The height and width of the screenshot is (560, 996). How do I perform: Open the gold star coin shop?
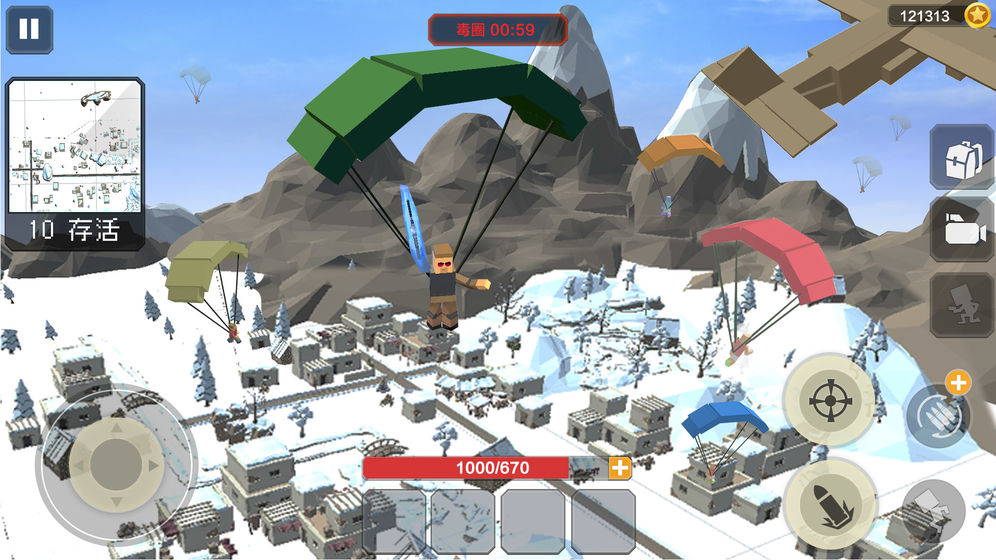[x=977, y=15]
